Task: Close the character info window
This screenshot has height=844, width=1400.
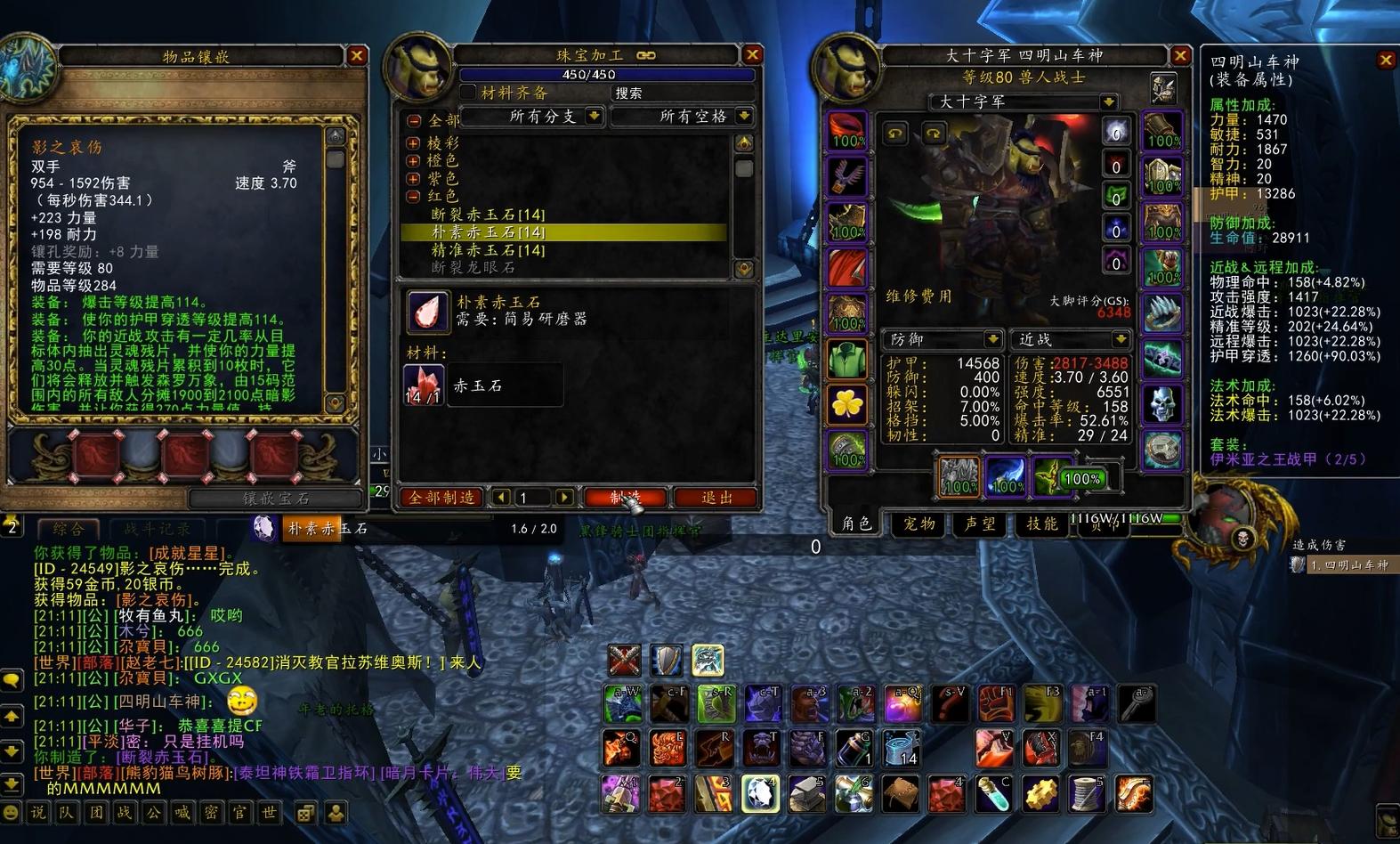Action: pyautogui.click(x=1180, y=55)
